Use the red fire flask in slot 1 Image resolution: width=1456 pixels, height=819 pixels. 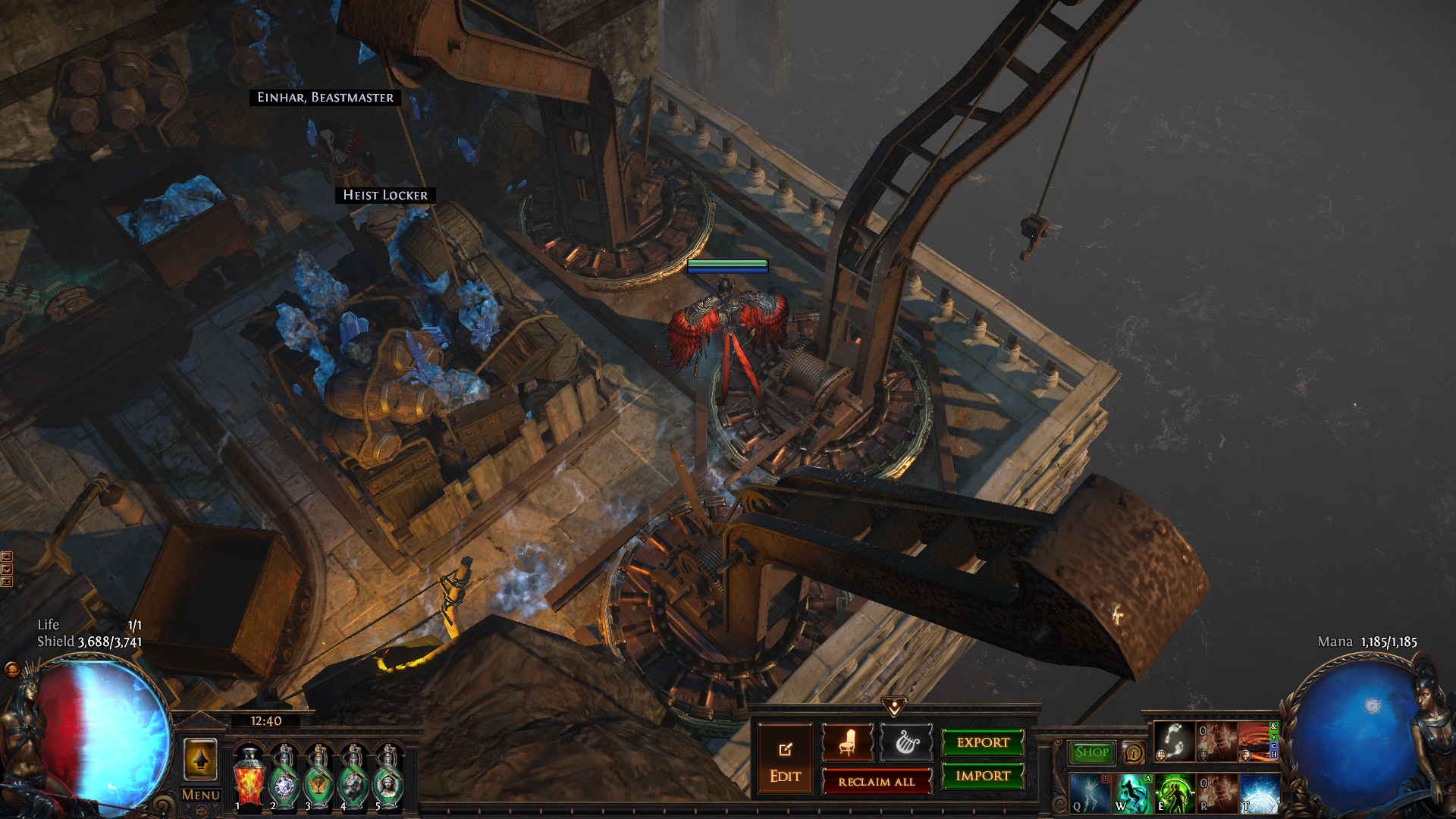(249, 780)
